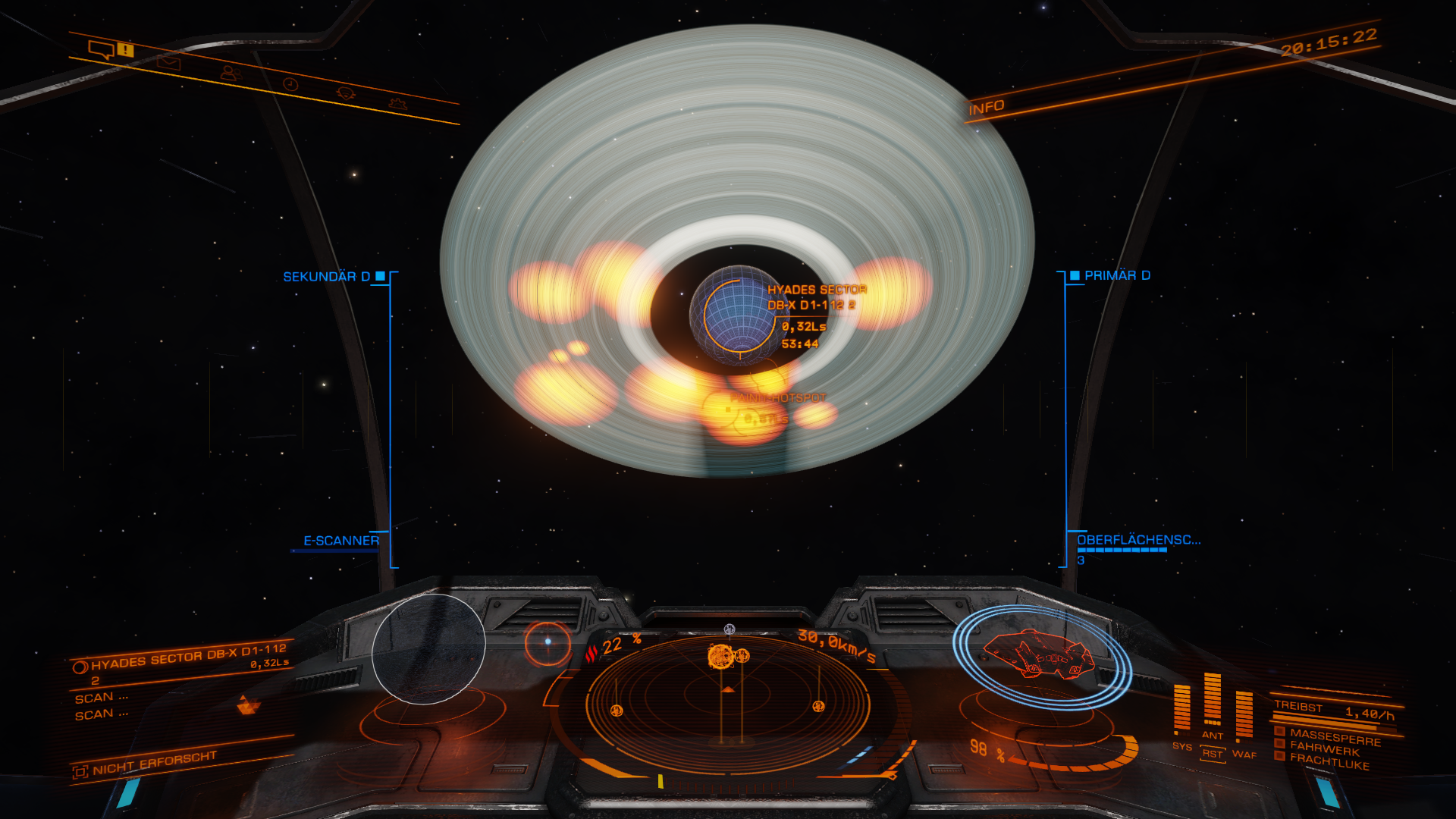Open the gear settings tab
This screenshot has width=1456, height=819.
pos(397,103)
